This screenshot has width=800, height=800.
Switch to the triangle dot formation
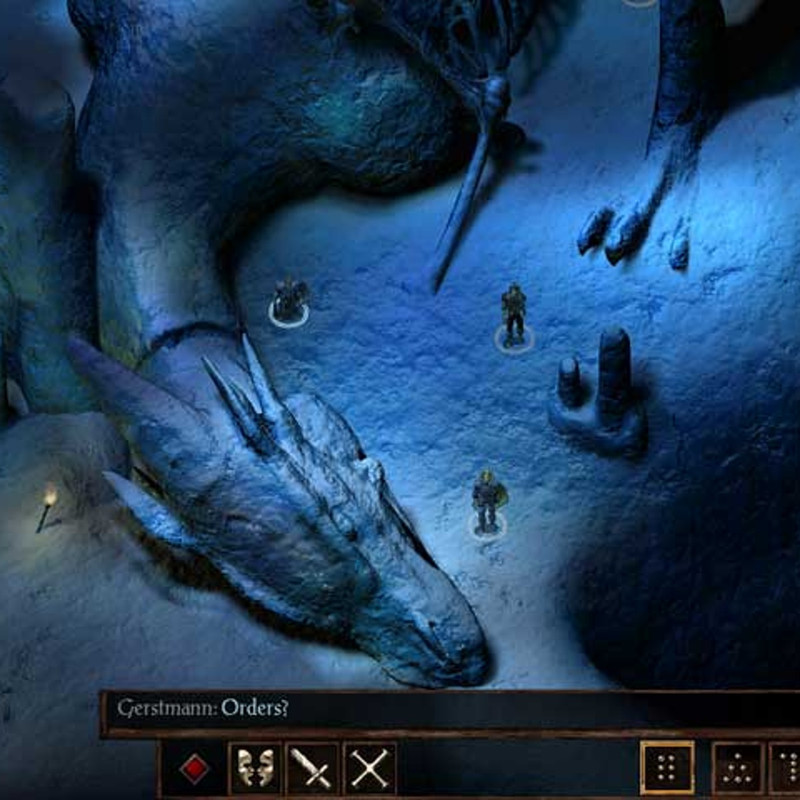(x=736, y=769)
